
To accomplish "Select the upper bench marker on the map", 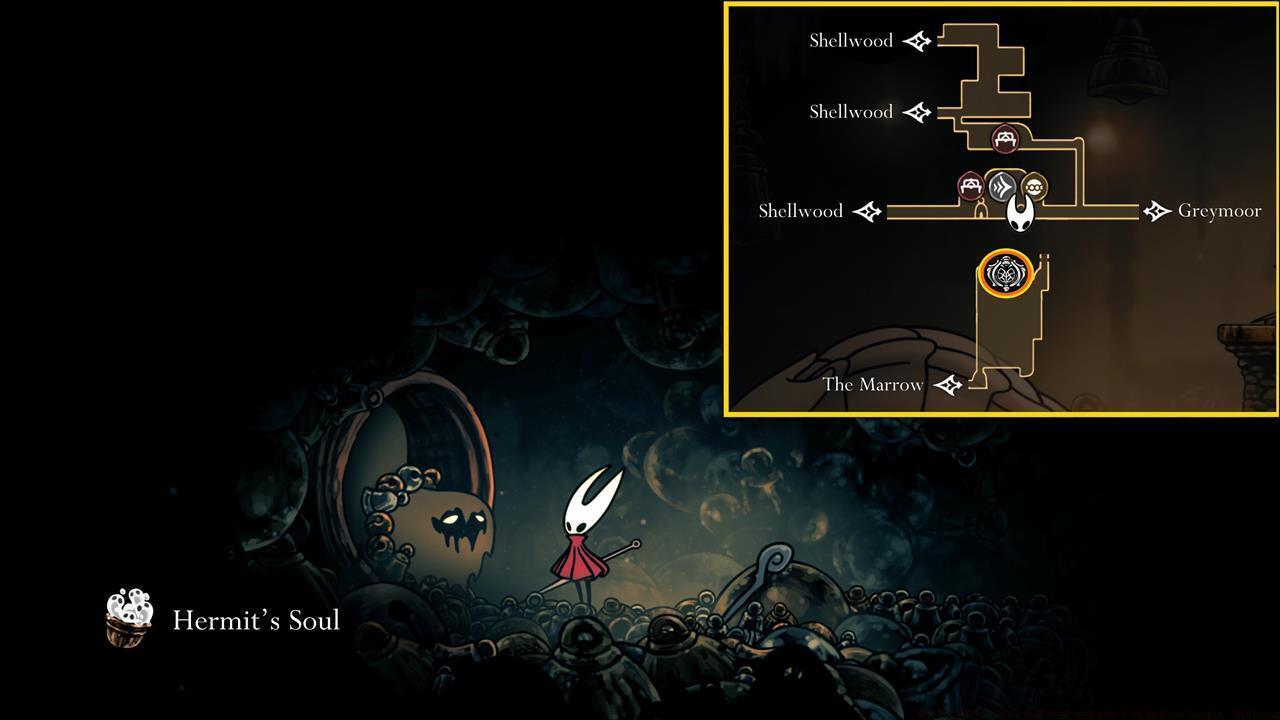I will (x=1004, y=139).
